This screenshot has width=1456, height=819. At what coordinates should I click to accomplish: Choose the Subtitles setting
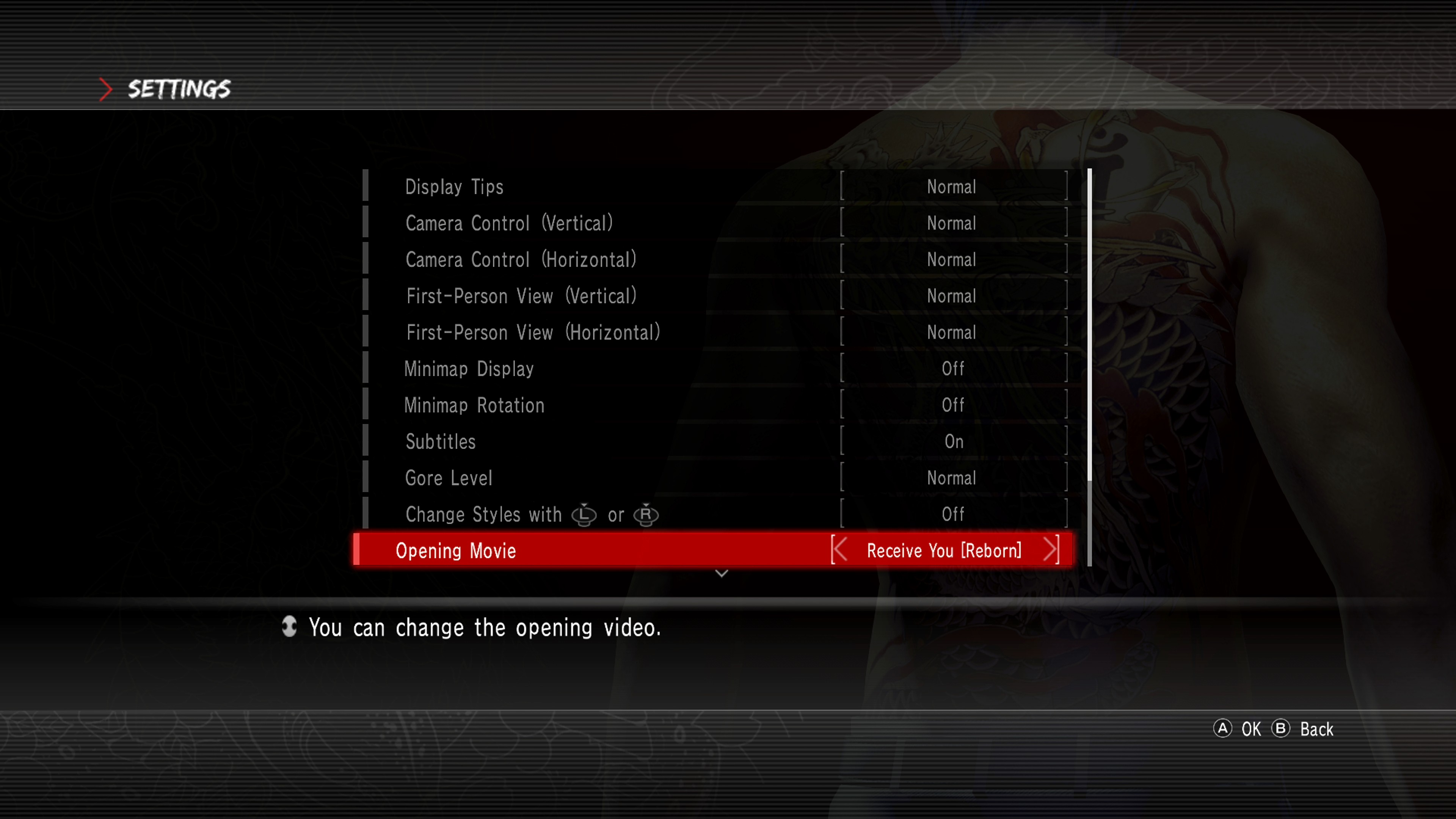pos(441,441)
